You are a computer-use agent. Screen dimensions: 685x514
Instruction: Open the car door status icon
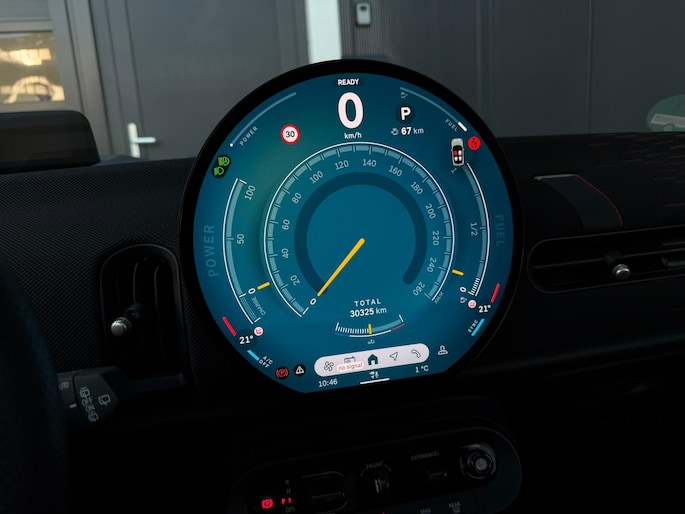pos(458,152)
